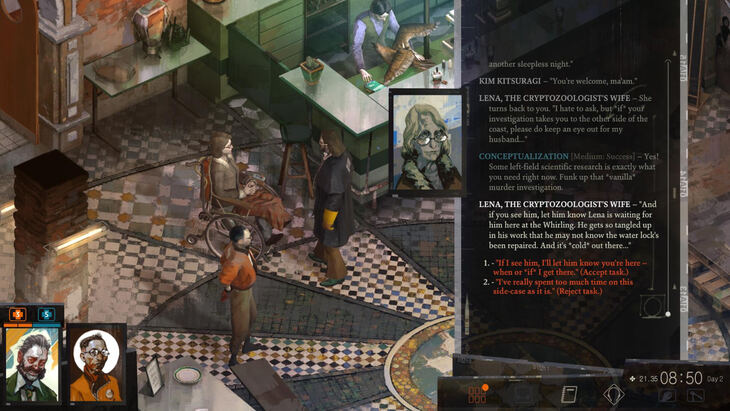This screenshot has width=730, height=411.
Task: Click the dialogue log scrollbar handle
Action: tap(668, 314)
